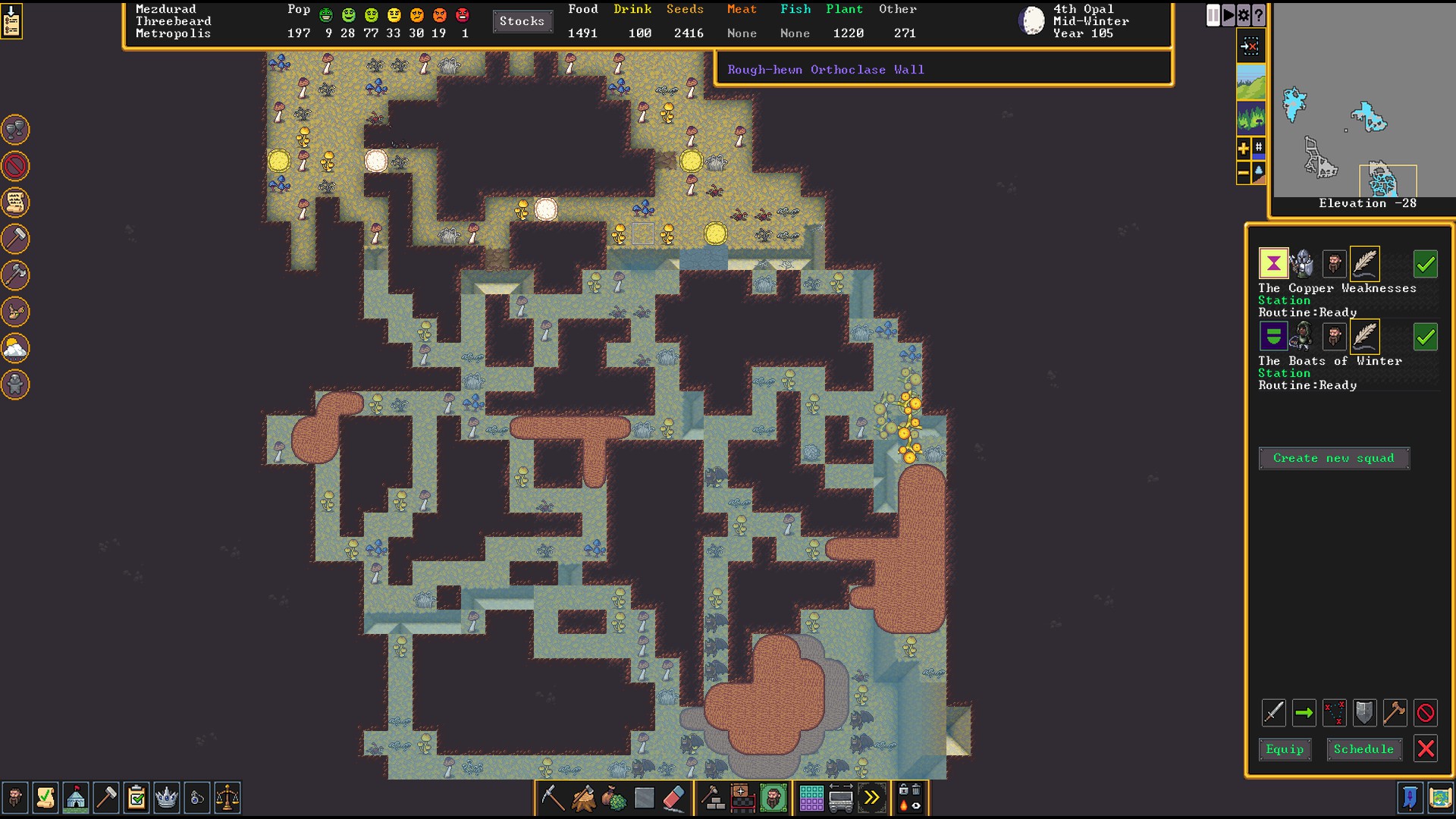Open the gear settings menu
Viewport: 1456px width, 819px height.
tap(1244, 15)
